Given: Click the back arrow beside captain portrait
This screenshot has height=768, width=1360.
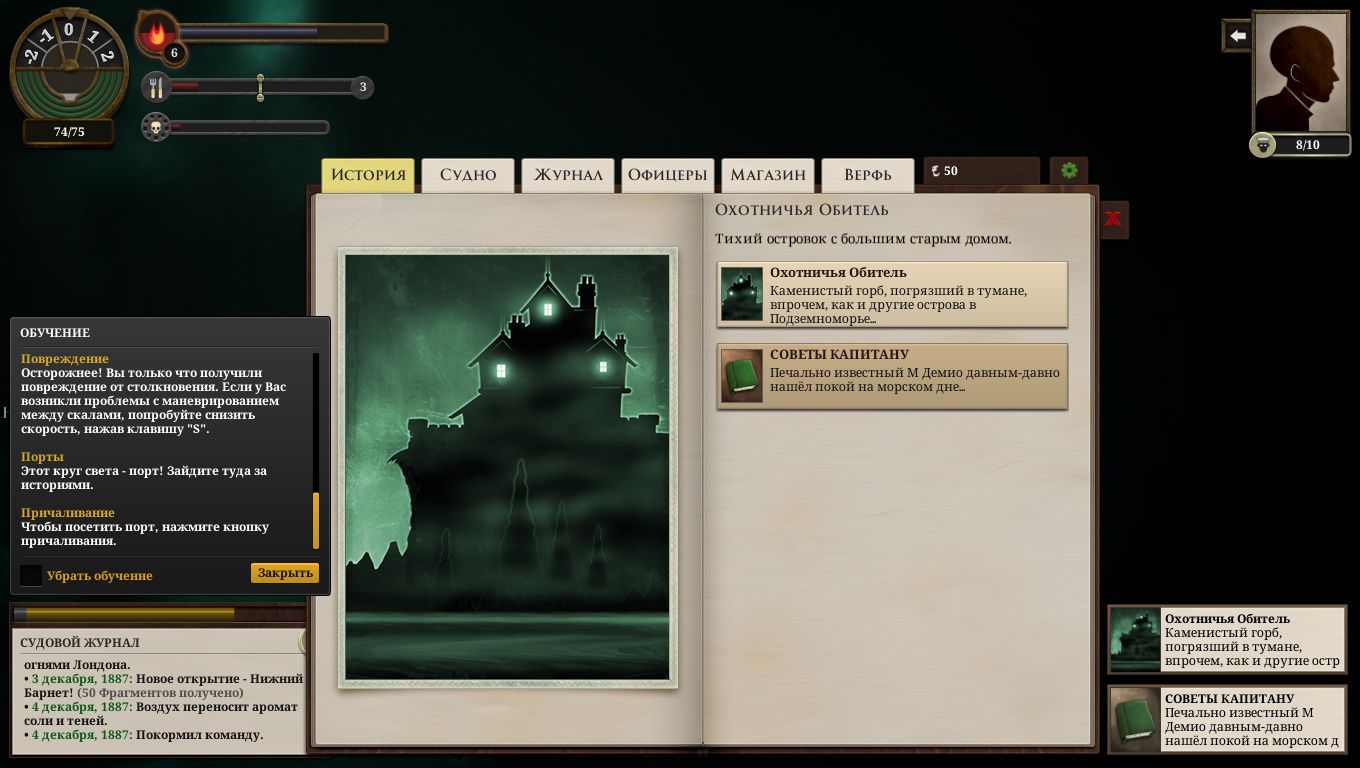Looking at the screenshot, I should pos(1238,36).
